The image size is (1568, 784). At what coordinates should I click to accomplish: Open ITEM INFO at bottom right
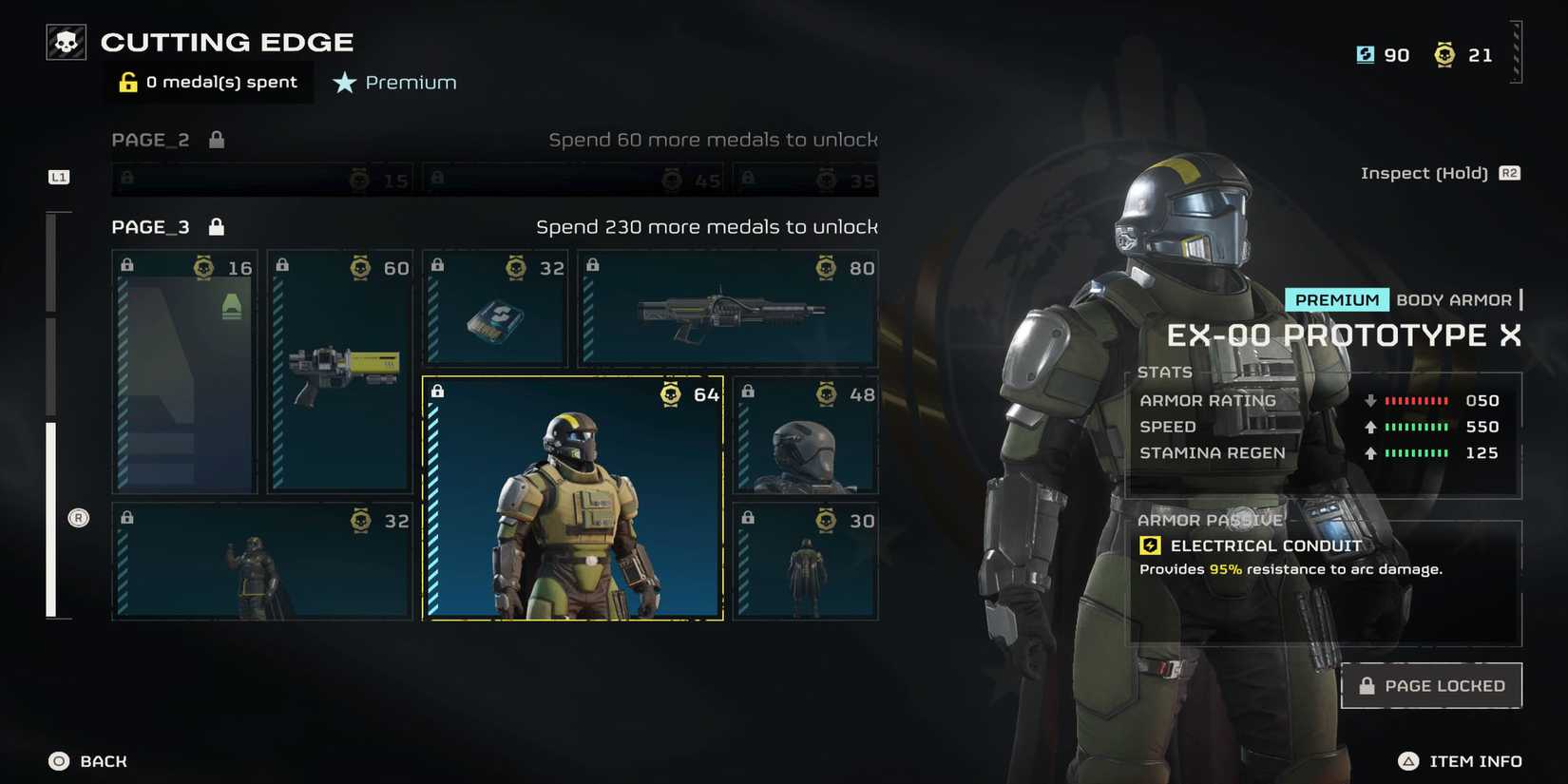pos(1460,761)
